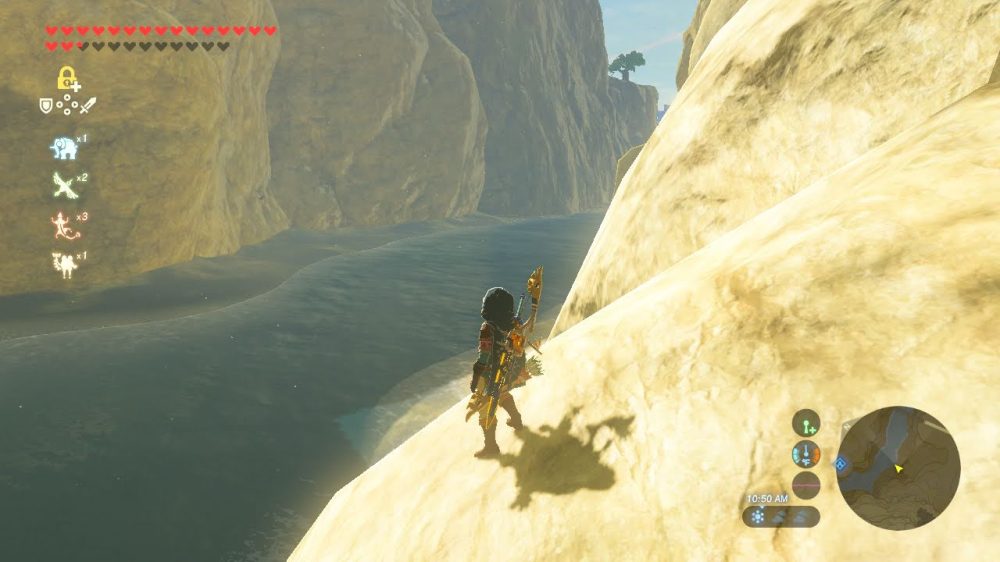Click the yellow padlock amiibo icon
This screenshot has width=1000, height=562.
[67, 78]
